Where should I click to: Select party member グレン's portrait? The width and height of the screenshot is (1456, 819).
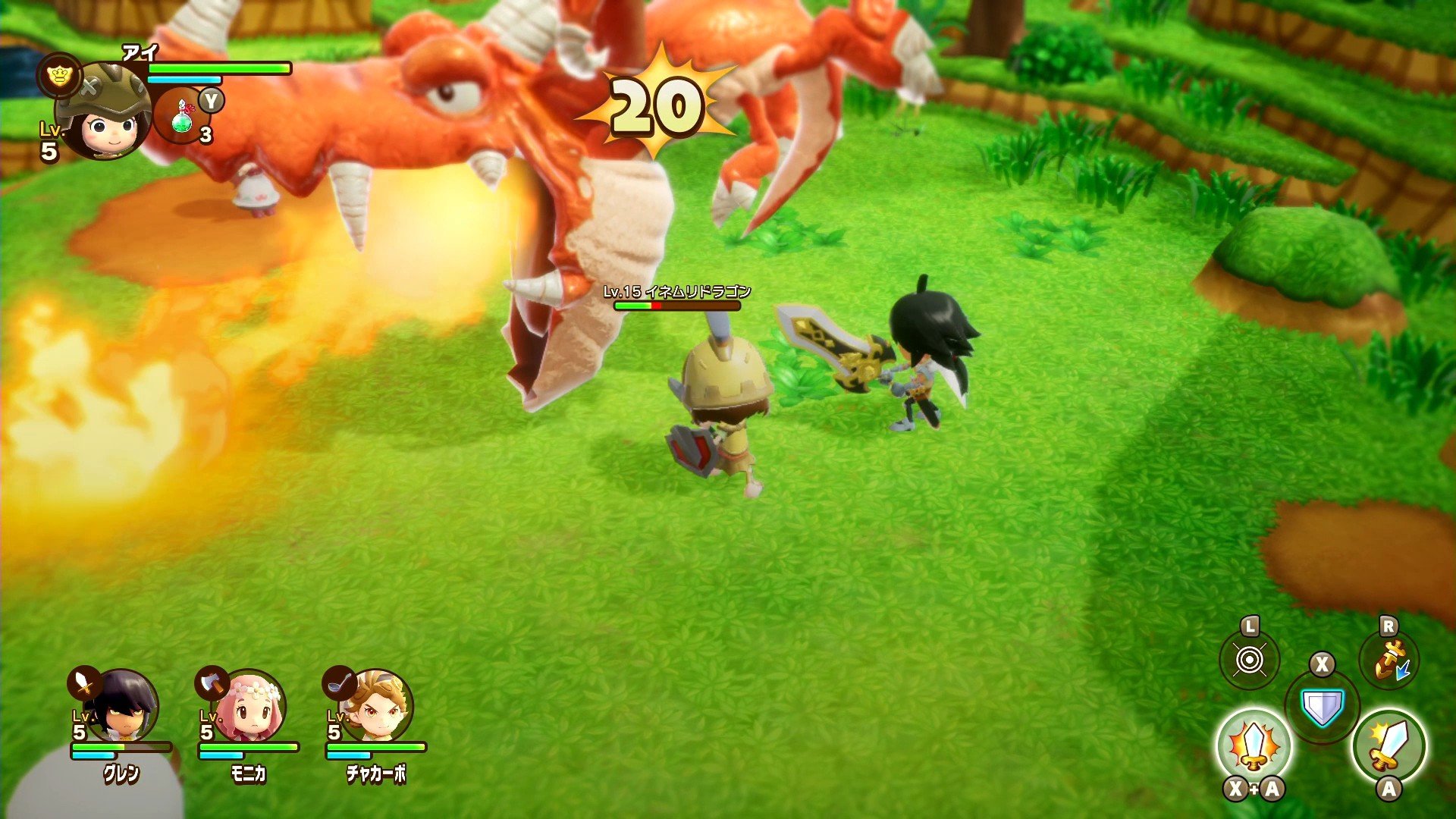point(125,706)
